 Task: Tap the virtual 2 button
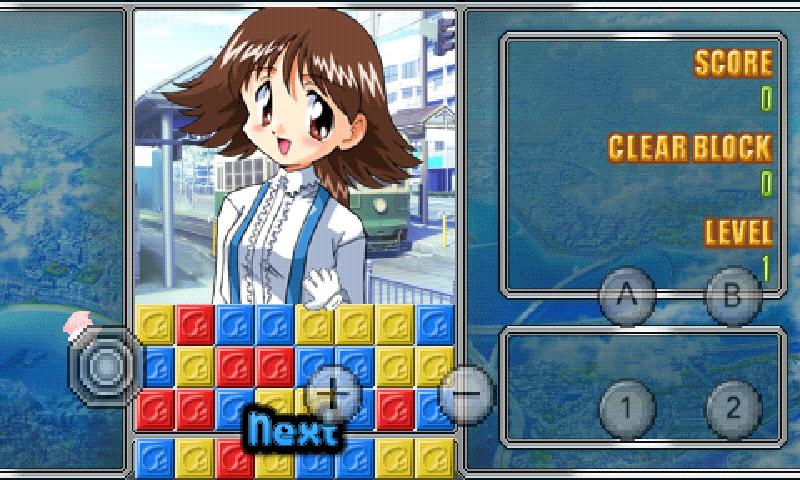(733, 408)
